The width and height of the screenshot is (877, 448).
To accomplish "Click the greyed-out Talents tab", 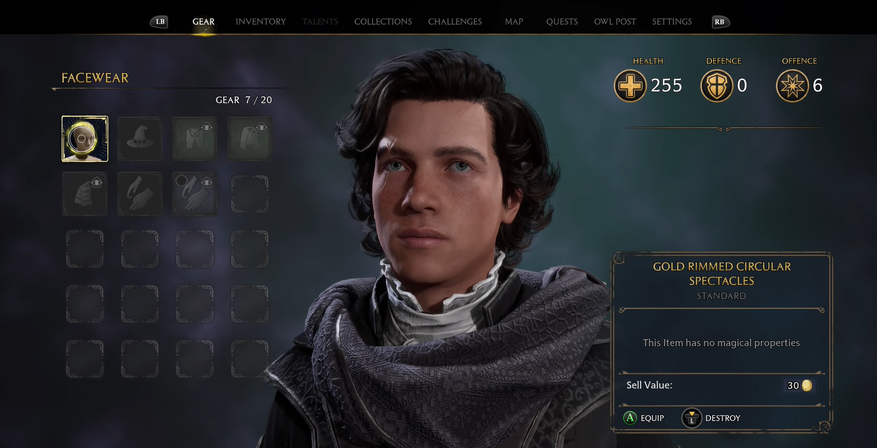I will (320, 22).
